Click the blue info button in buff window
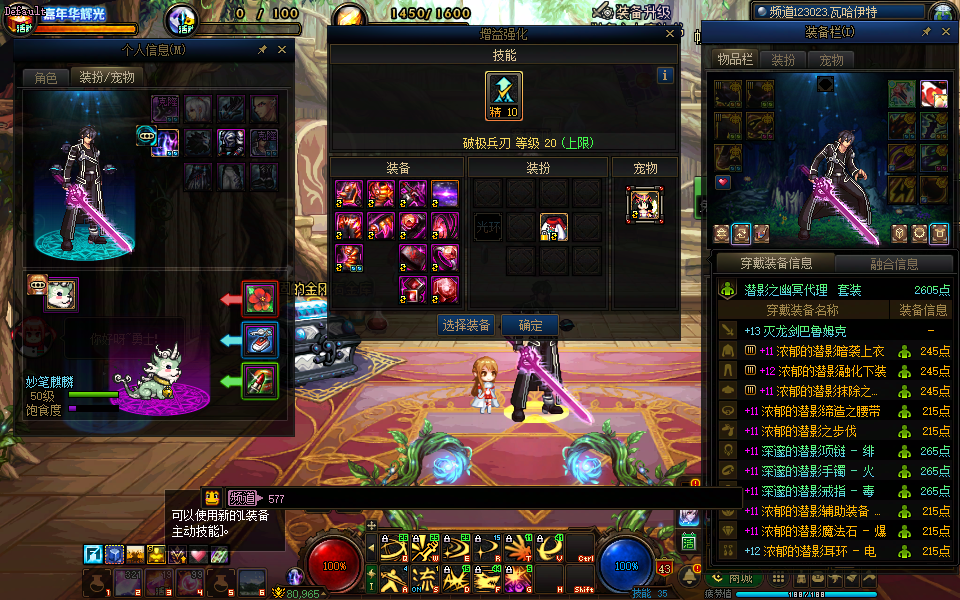 (x=665, y=75)
